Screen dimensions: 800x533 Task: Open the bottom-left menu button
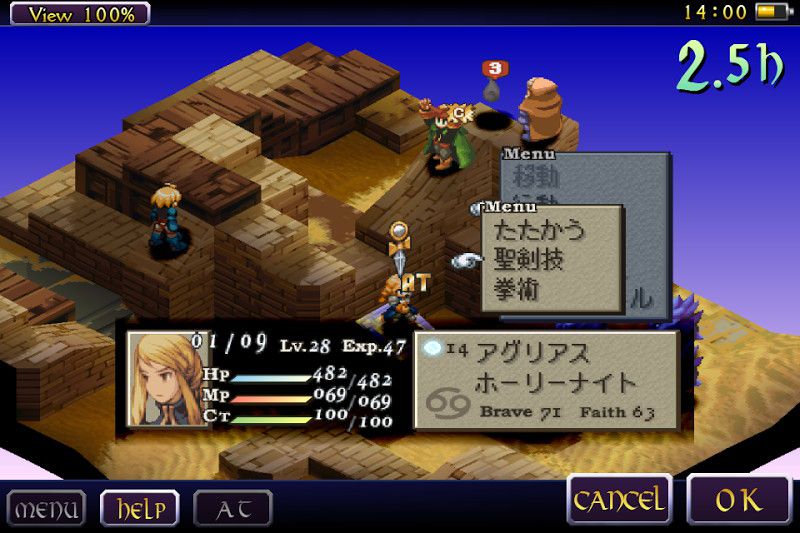pyautogui.click(x=46, y=508)
